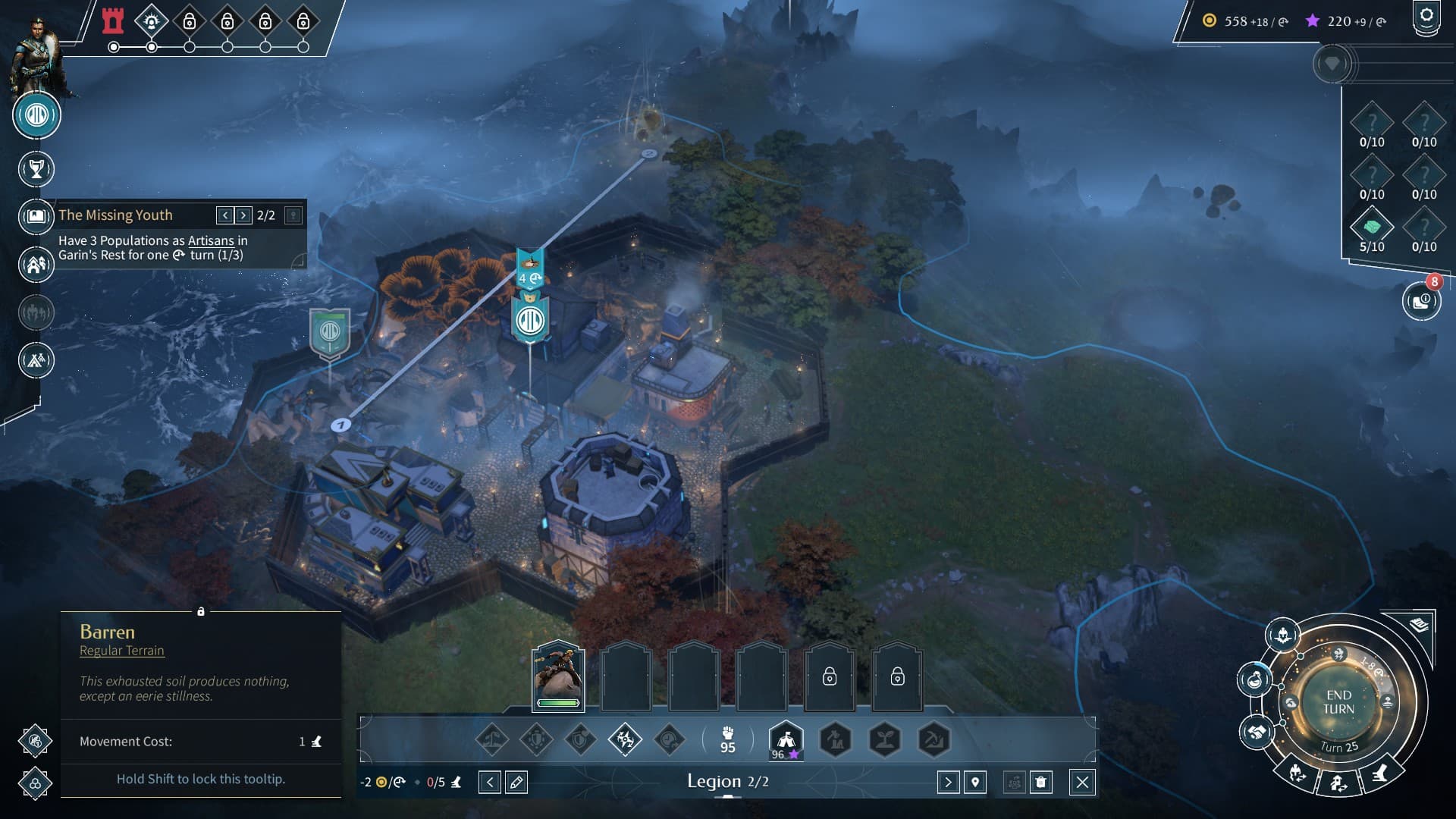Open the empire emblem screen
1456x819 pixels.
[36, 115]
